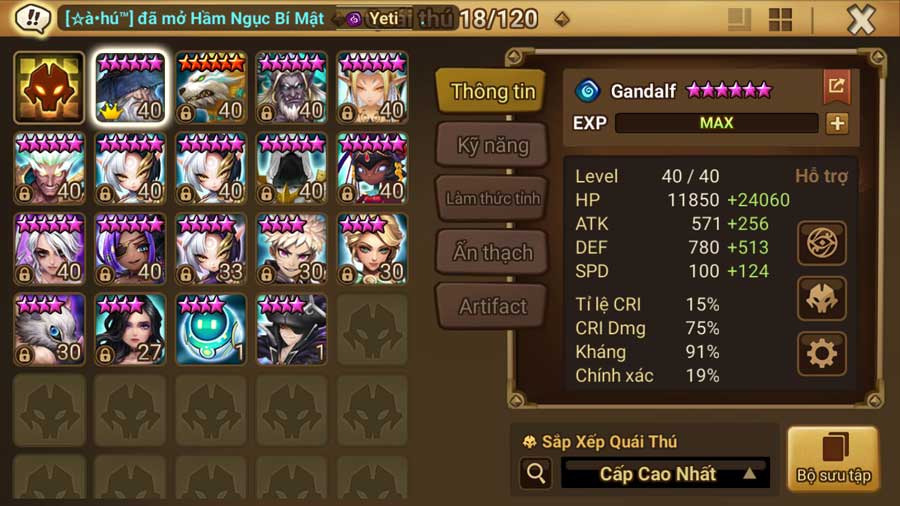Open the chat speech bubble icon
The image size is (900, 506).
pyautogui.click(x=34, y=18)
